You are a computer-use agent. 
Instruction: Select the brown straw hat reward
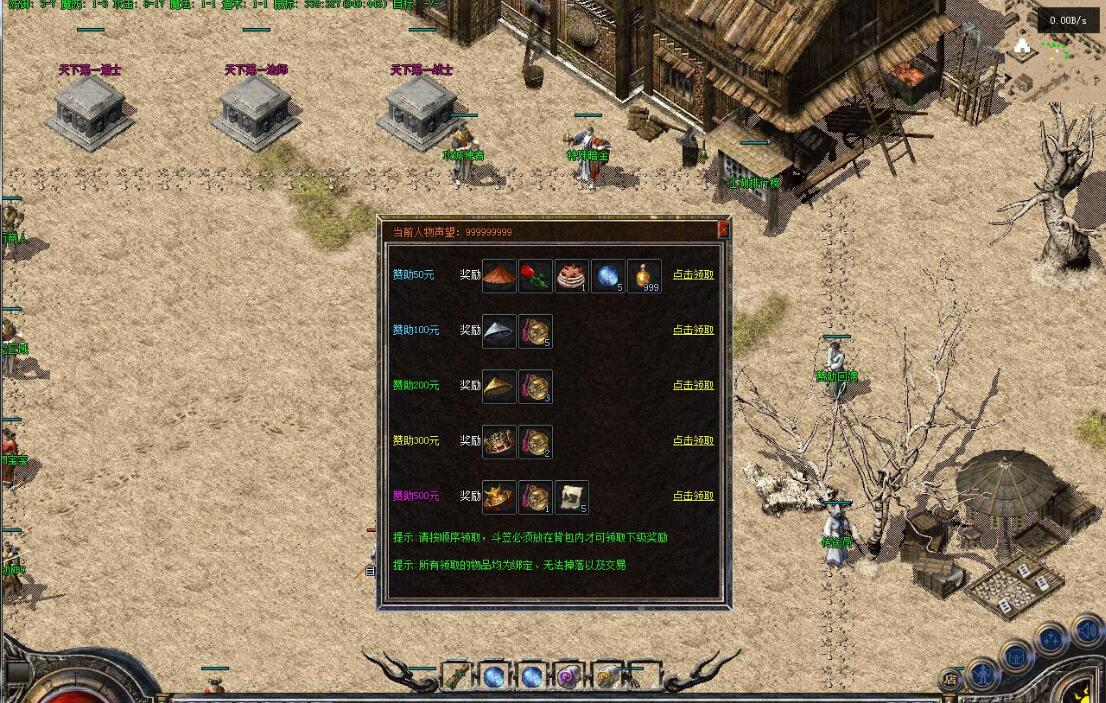pyautogui.click(x=499, y=276)
